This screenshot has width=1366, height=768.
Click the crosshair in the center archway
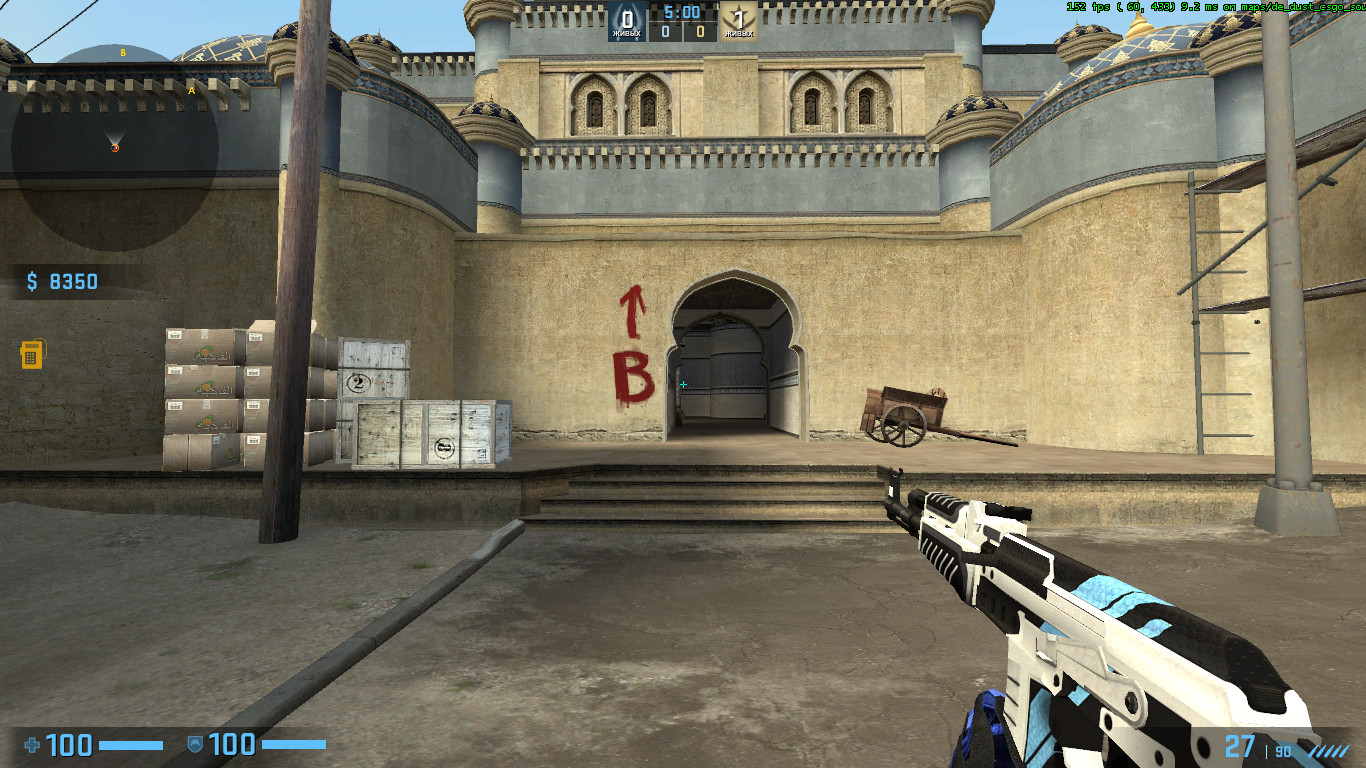[683, 384]
